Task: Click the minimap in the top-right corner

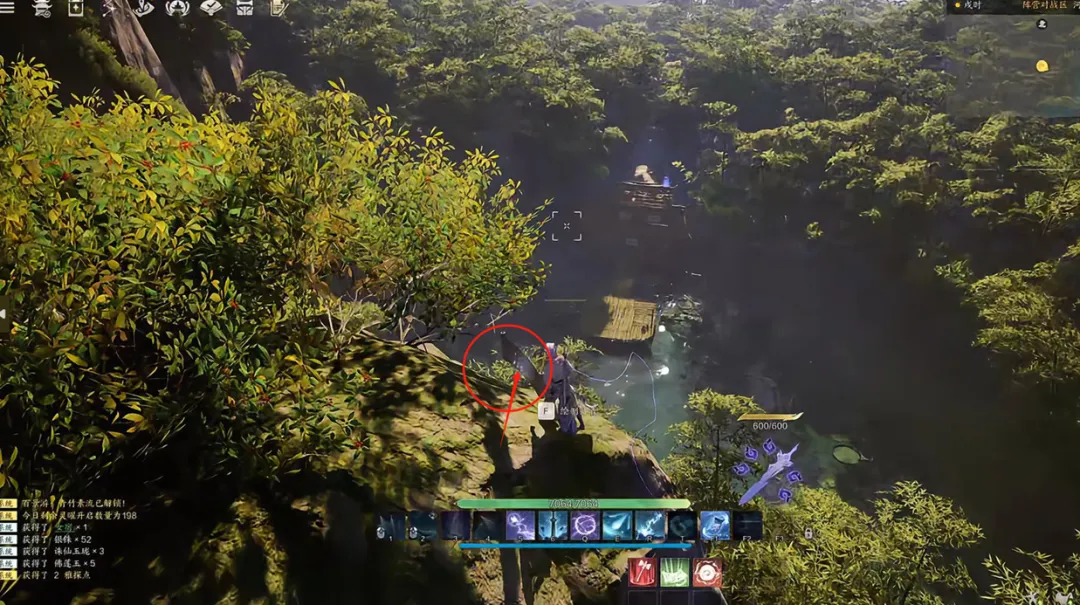Action: 1012,62
